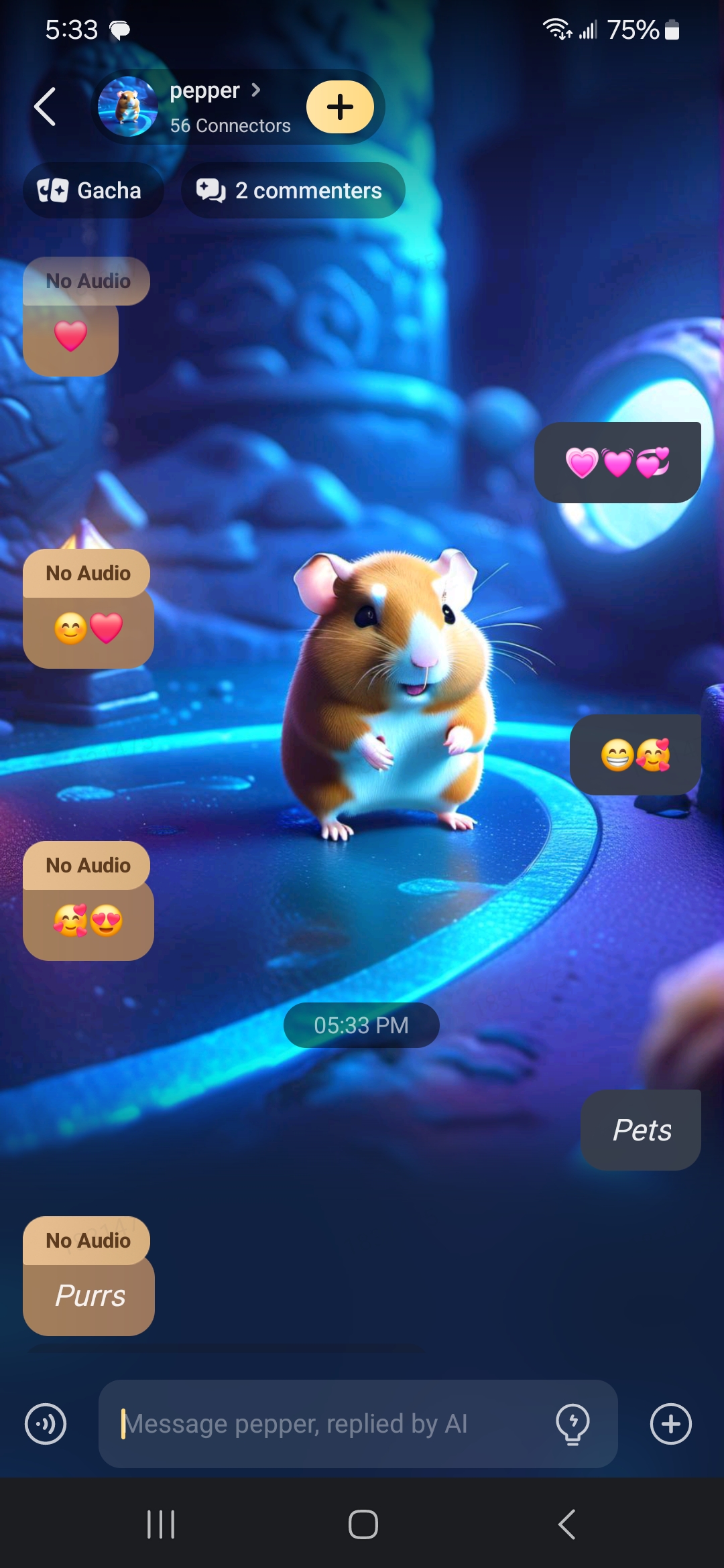
Task: Open Android recent apps button
Action: 161,1524
